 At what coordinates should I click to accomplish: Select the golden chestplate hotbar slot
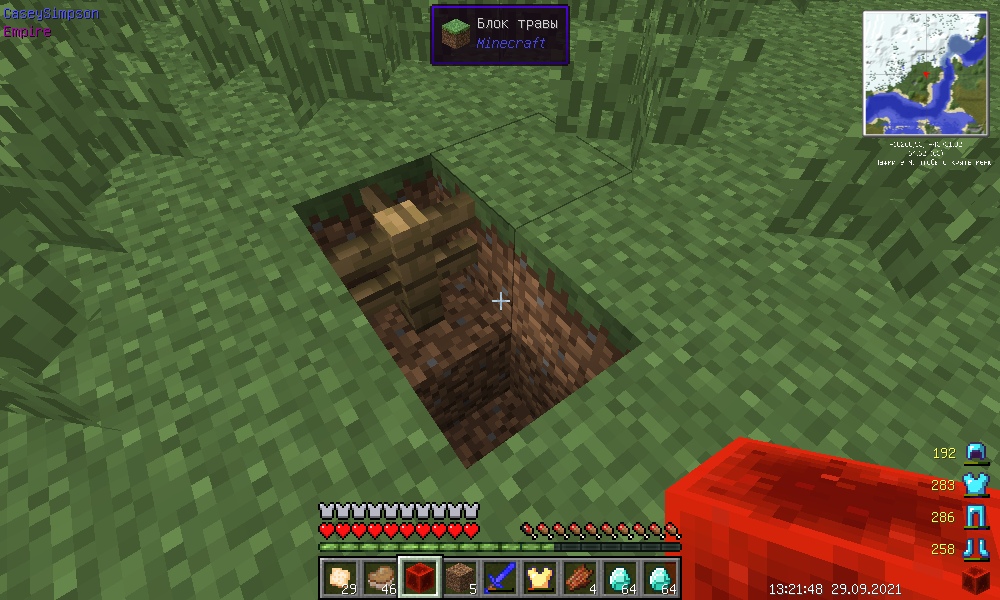tap(539, 577)
